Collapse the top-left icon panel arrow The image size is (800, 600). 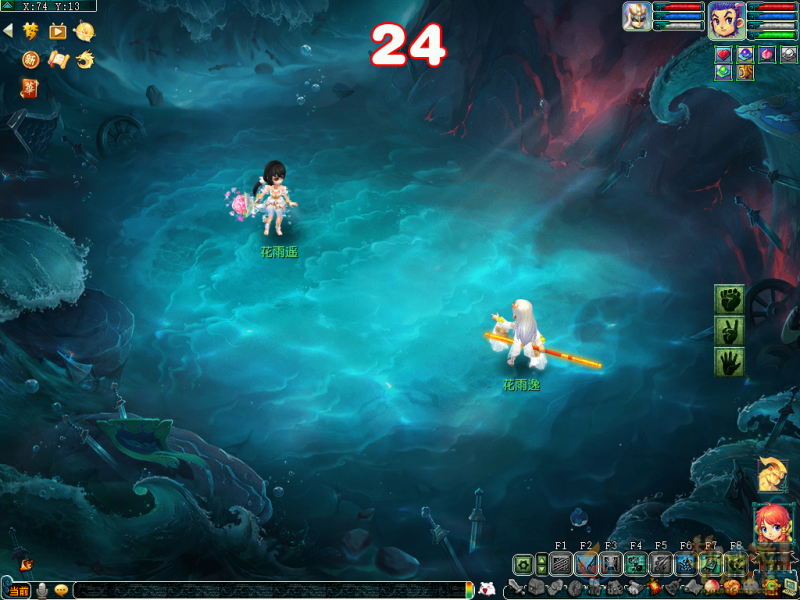pyautogui.click(x=8, y=31)
